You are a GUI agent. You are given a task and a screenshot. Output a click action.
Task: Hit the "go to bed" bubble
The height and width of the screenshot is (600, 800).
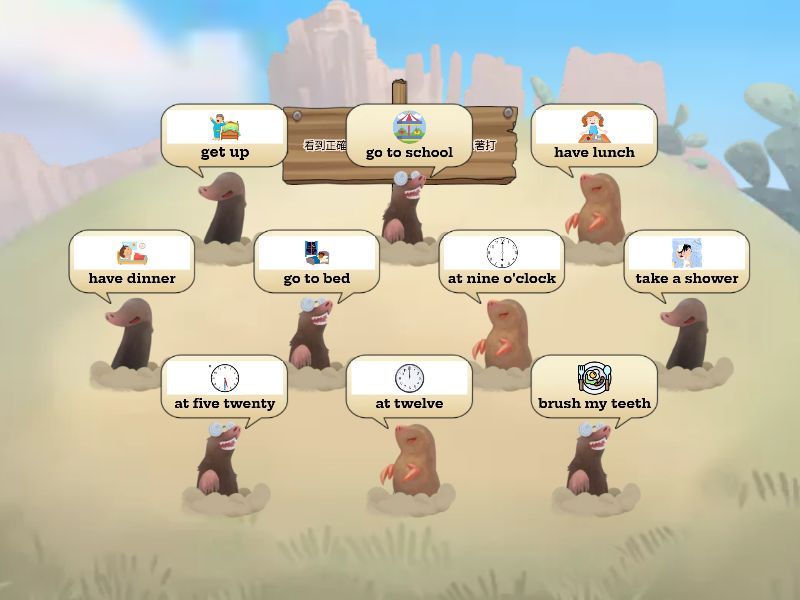(x=316, y=261)
